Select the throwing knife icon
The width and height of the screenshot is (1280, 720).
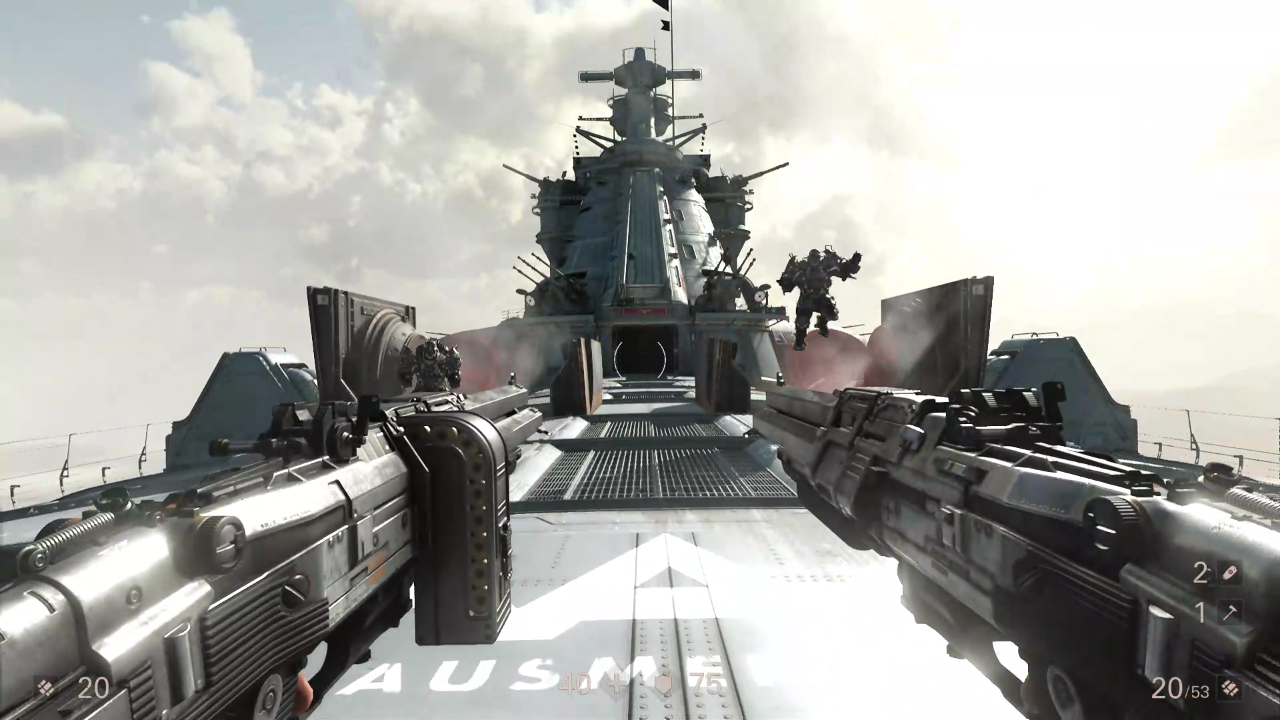point(1230,612)
